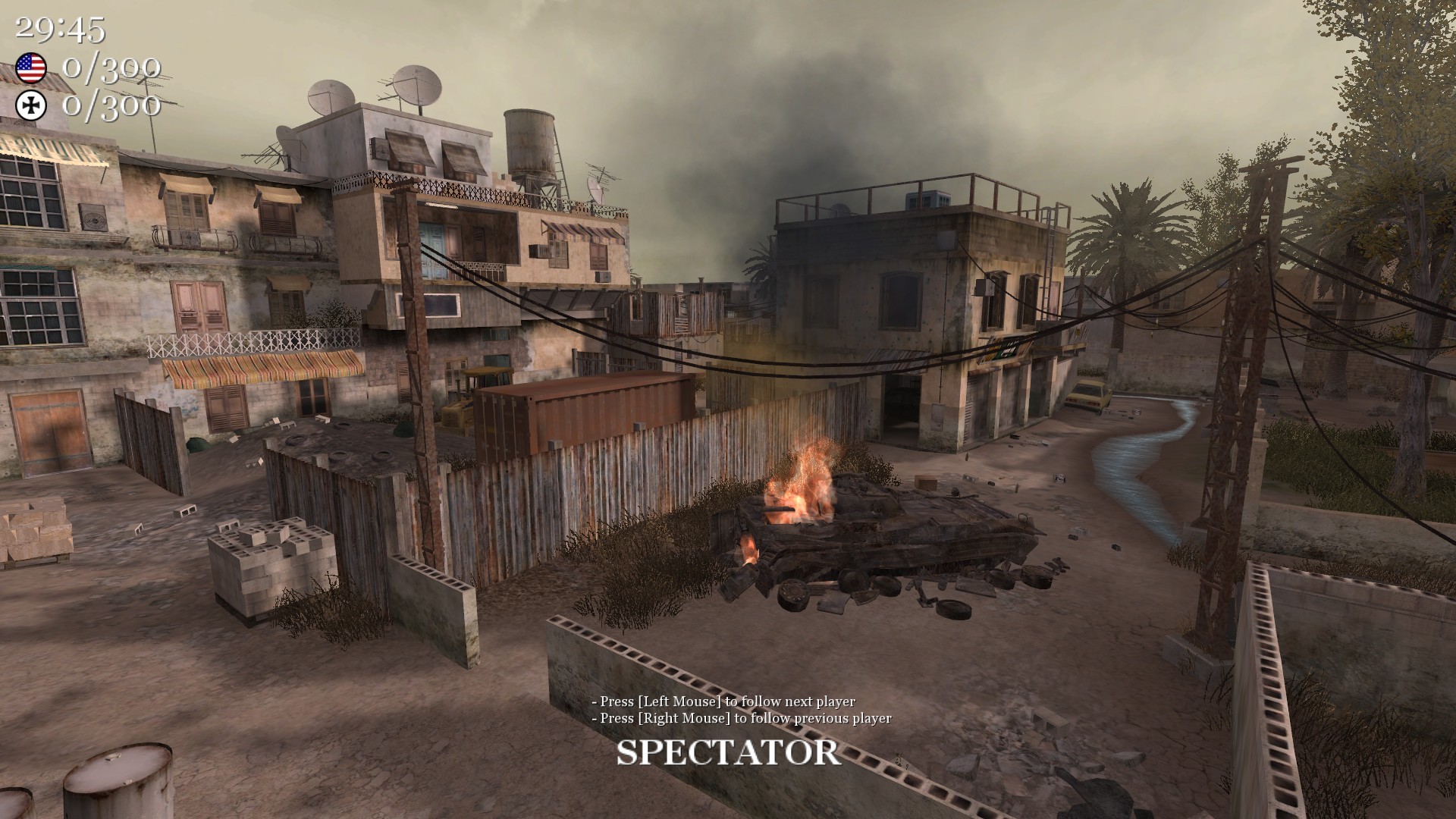Click the American flag team icon
This screenshot has height=819, width=1456.
tap(30, 69)
